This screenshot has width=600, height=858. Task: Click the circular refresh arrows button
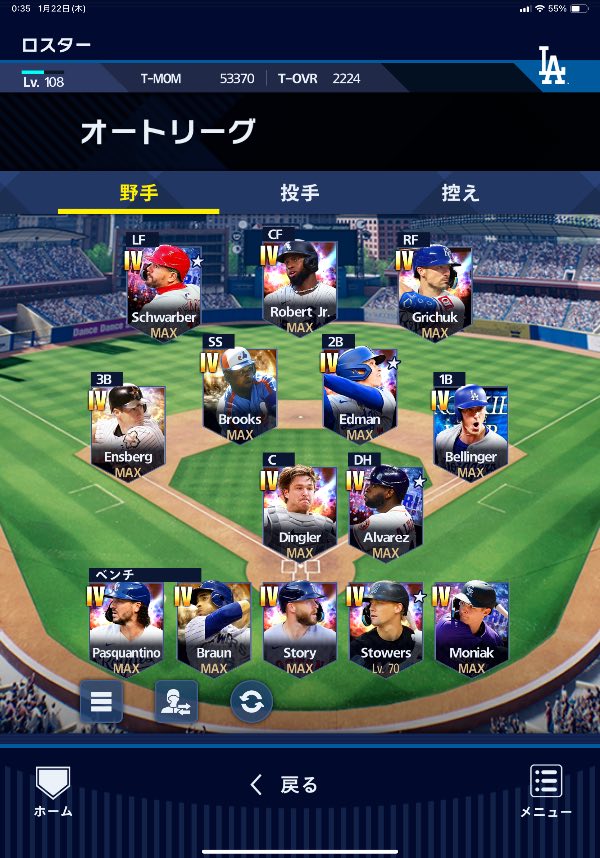[251, 702]
